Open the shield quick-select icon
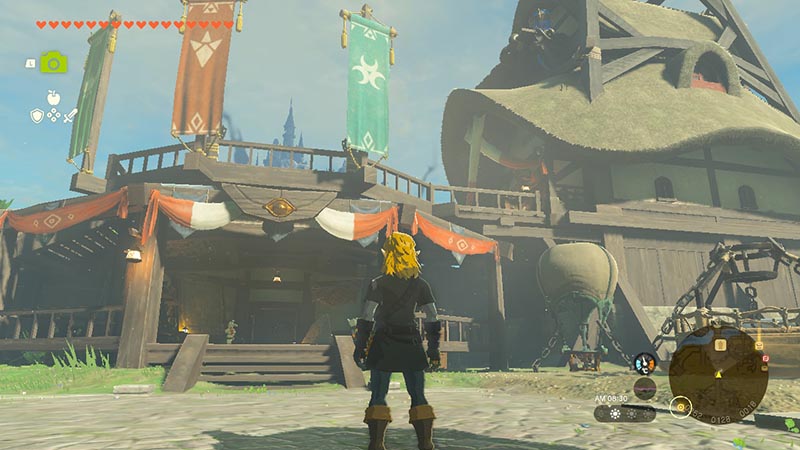Screen dimensions: 800x450 (x=37, y=116)
